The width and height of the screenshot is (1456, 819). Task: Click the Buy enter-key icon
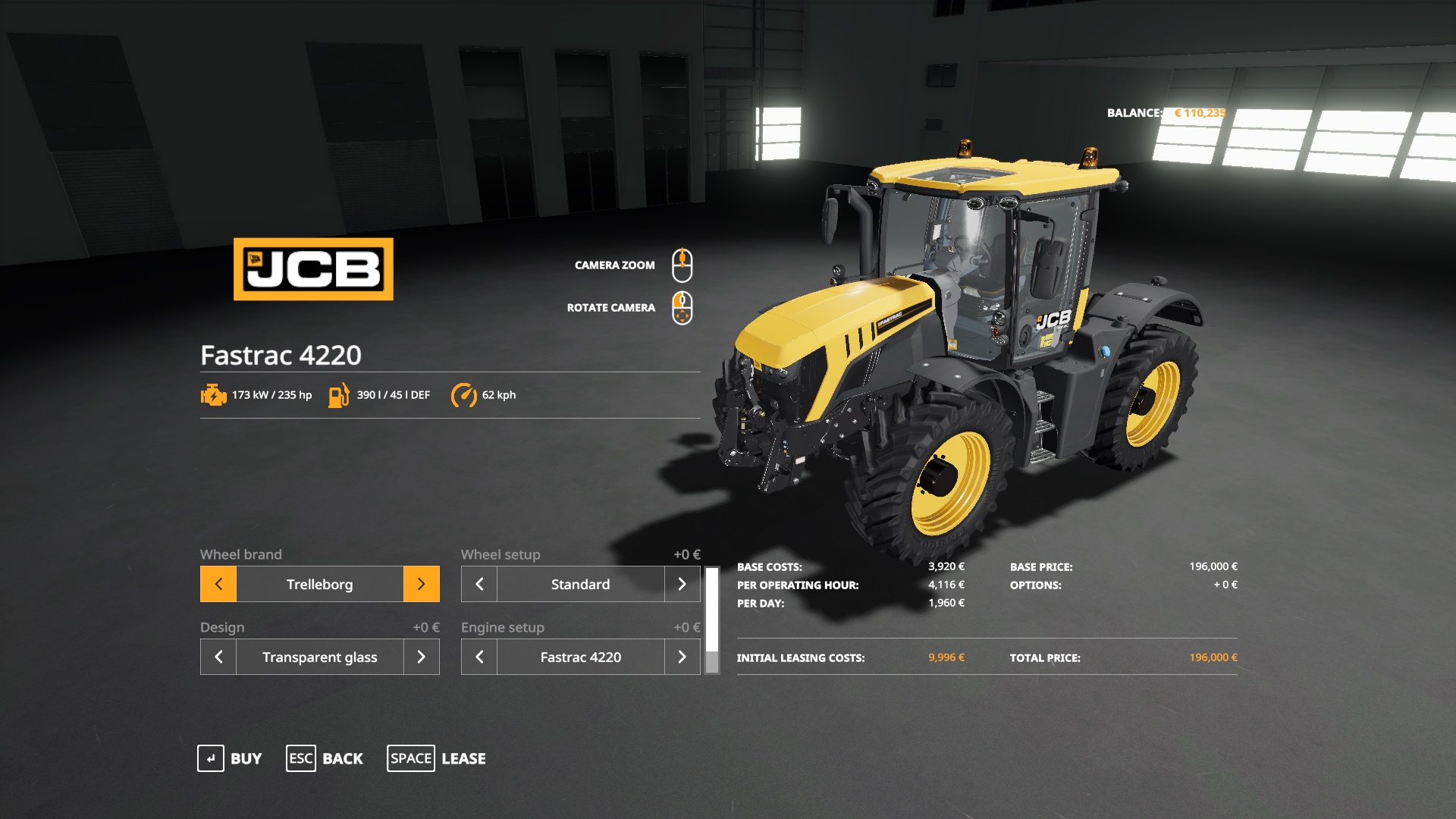(211, 758)
